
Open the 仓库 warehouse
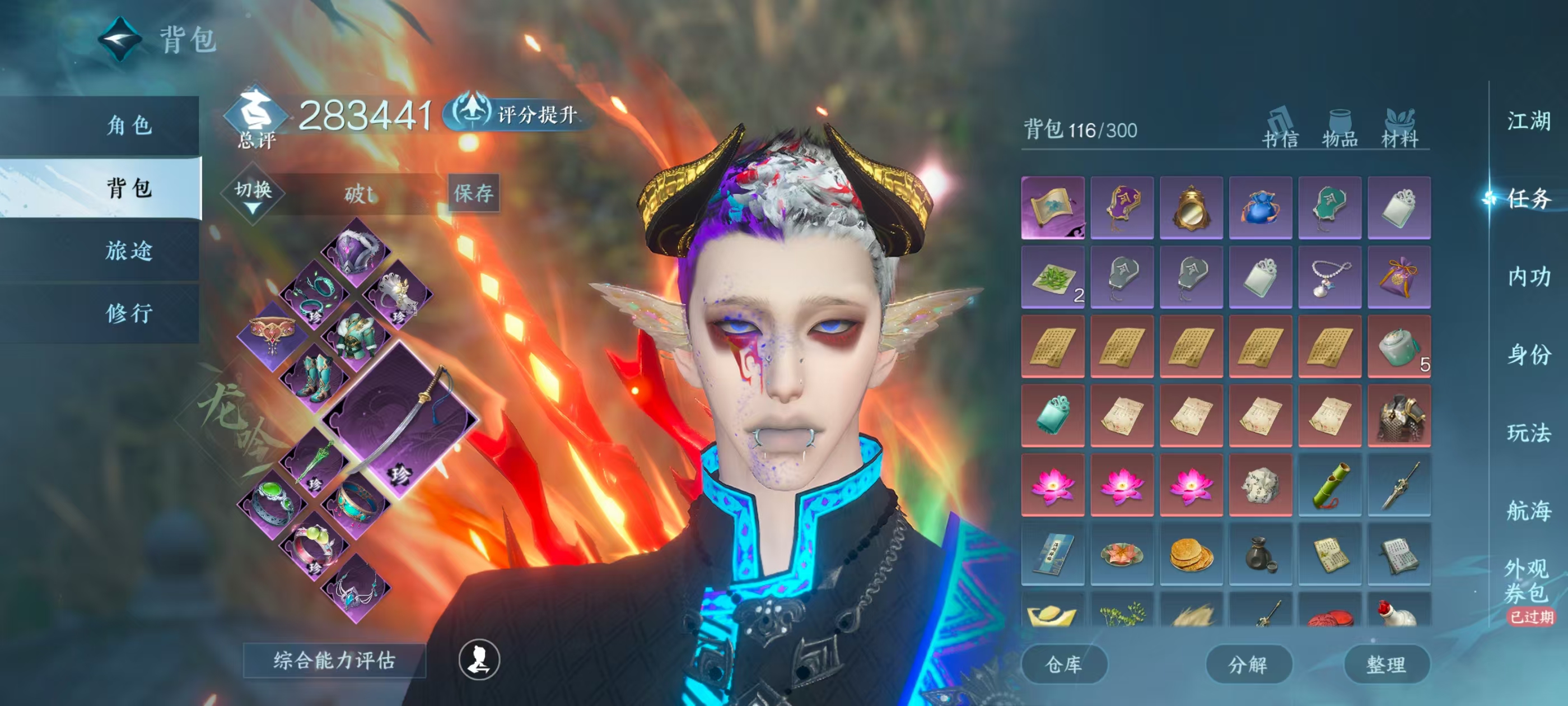tap(1063, 664)
